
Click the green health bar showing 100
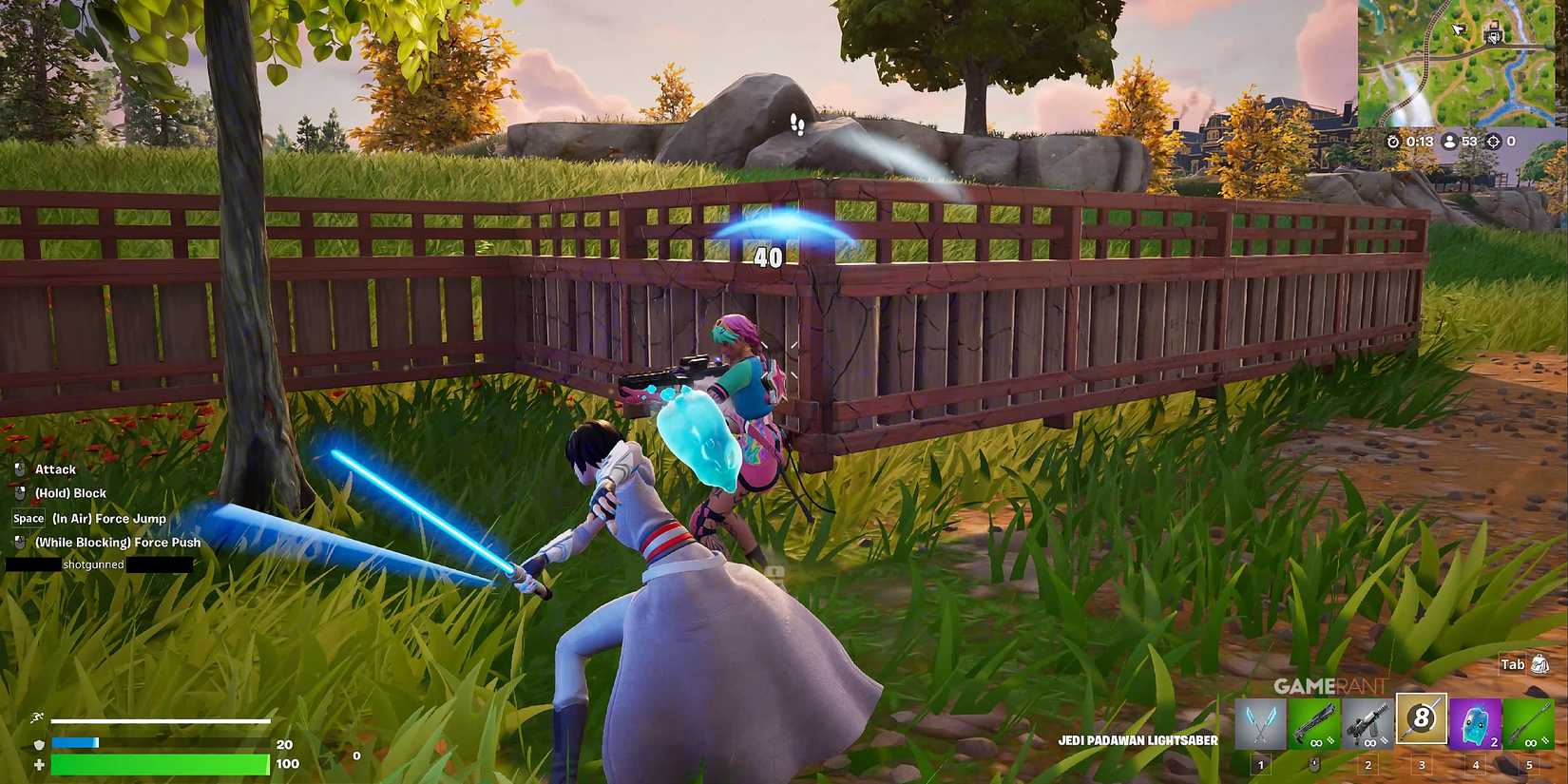[162, 763]
